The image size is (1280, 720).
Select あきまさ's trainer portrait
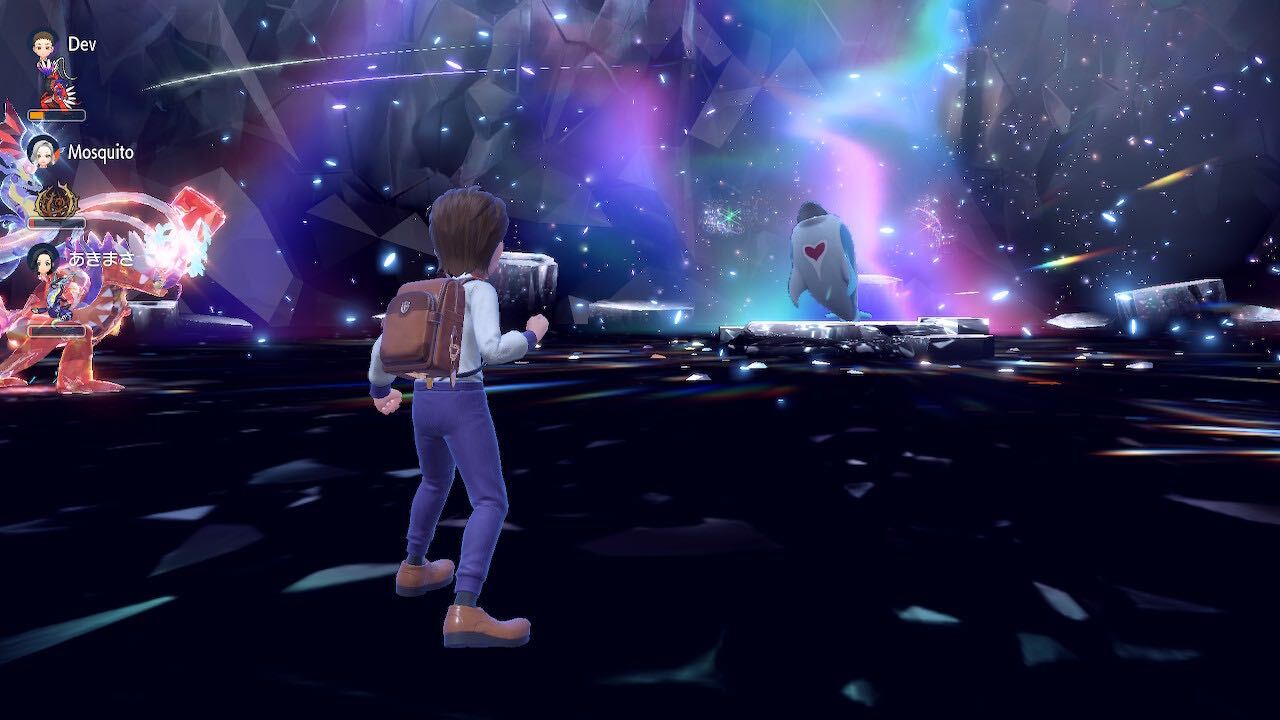(x=42, y=260)
